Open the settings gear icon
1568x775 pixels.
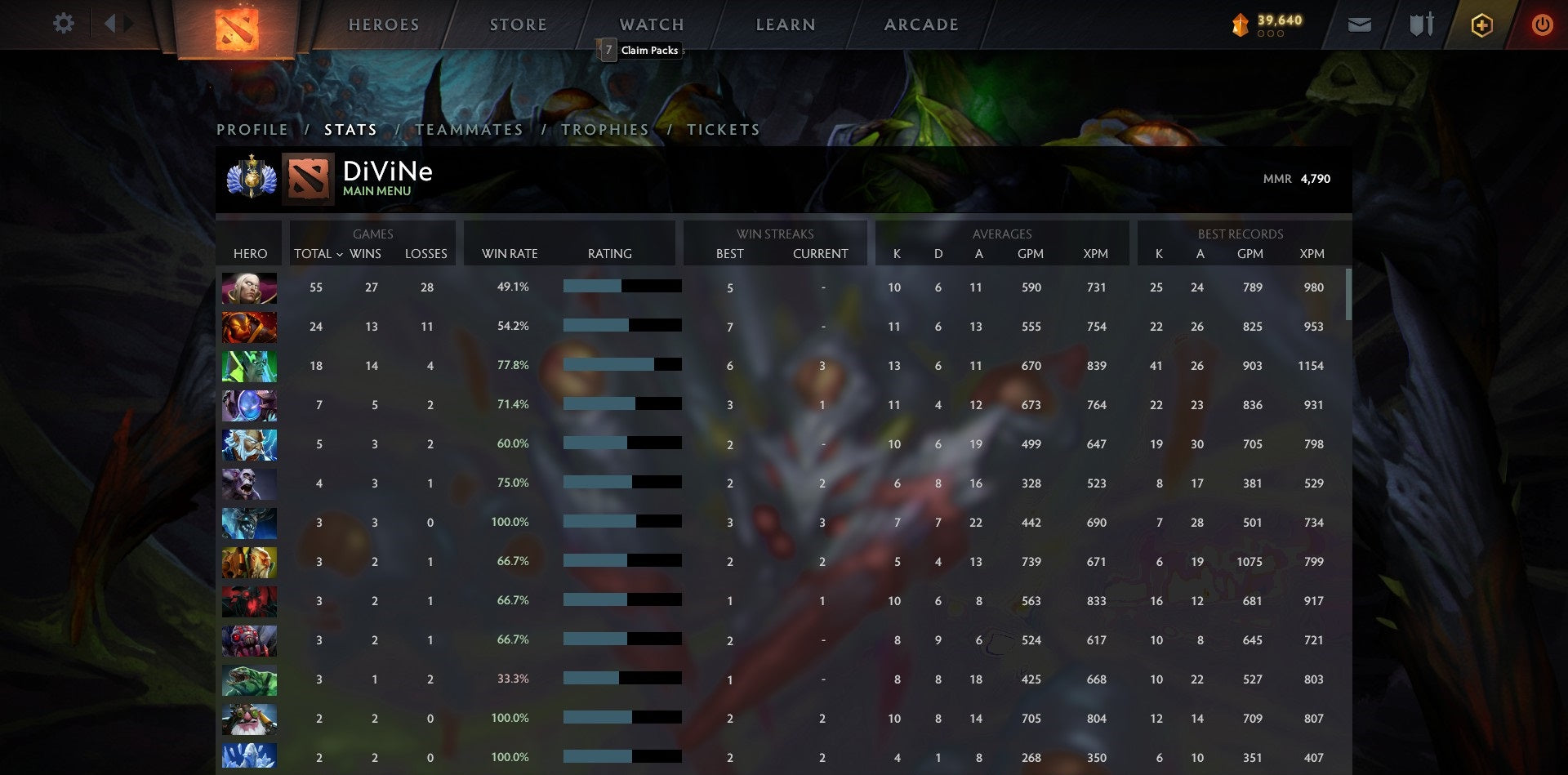64,24
